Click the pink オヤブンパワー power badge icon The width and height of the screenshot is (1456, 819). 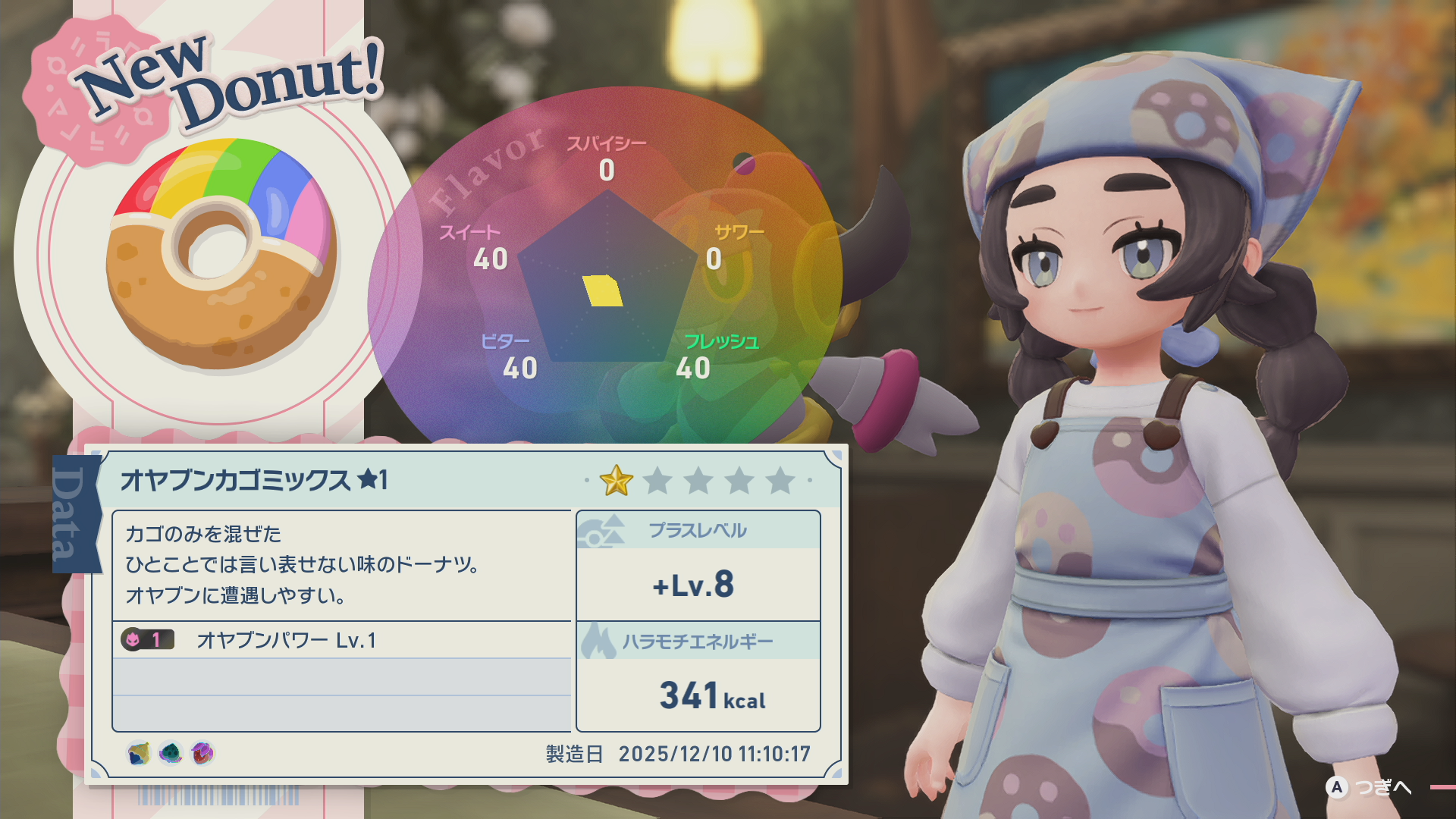[135, 640]
